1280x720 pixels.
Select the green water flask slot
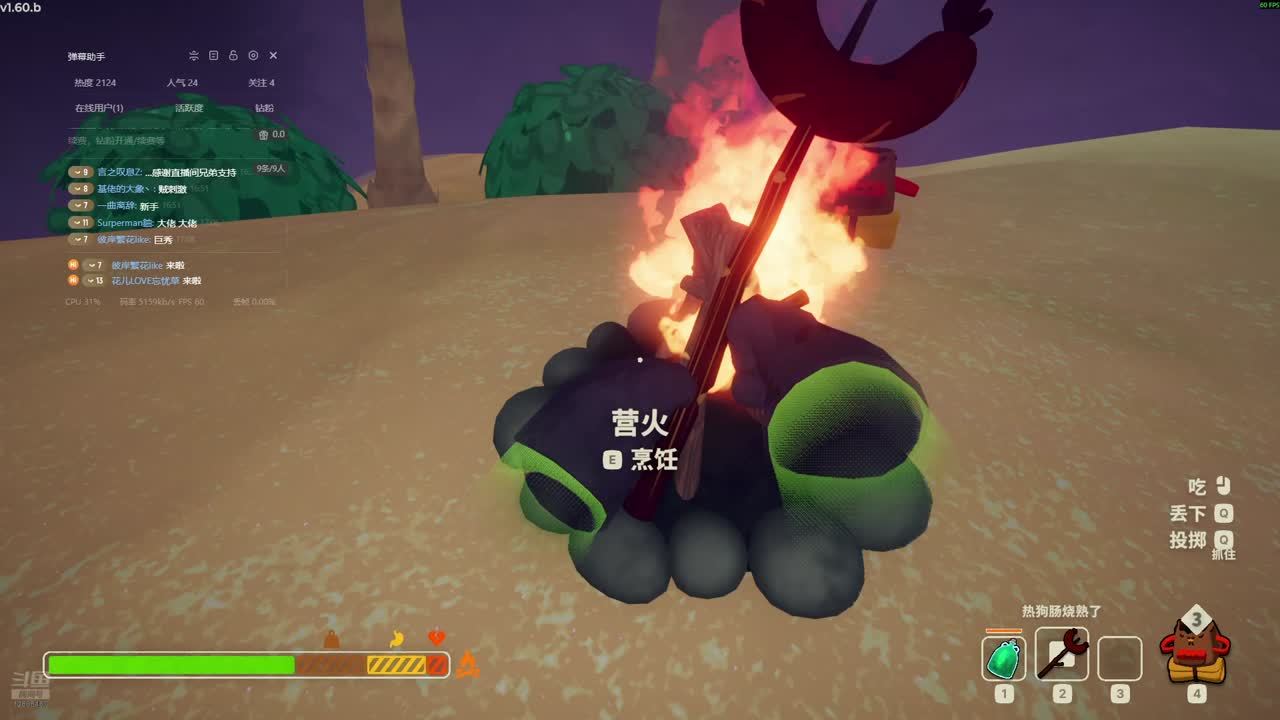tap(1004, 659)
